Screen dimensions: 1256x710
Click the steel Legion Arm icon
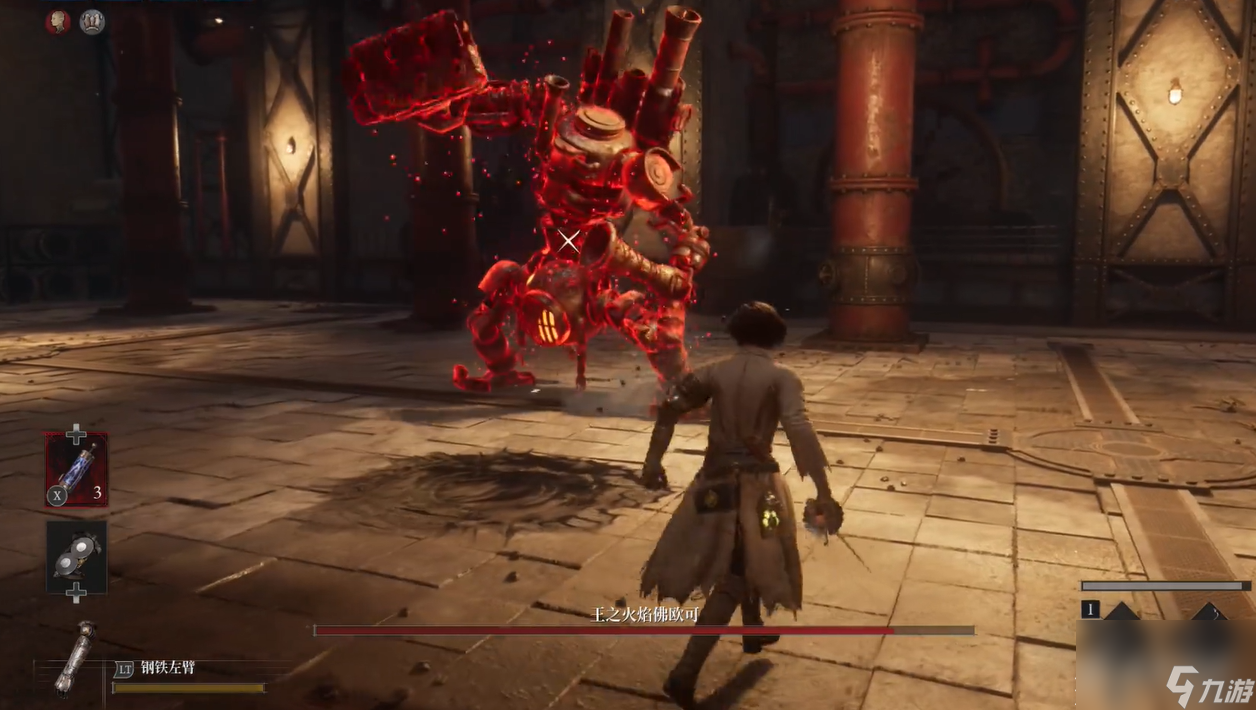[75, 657]
